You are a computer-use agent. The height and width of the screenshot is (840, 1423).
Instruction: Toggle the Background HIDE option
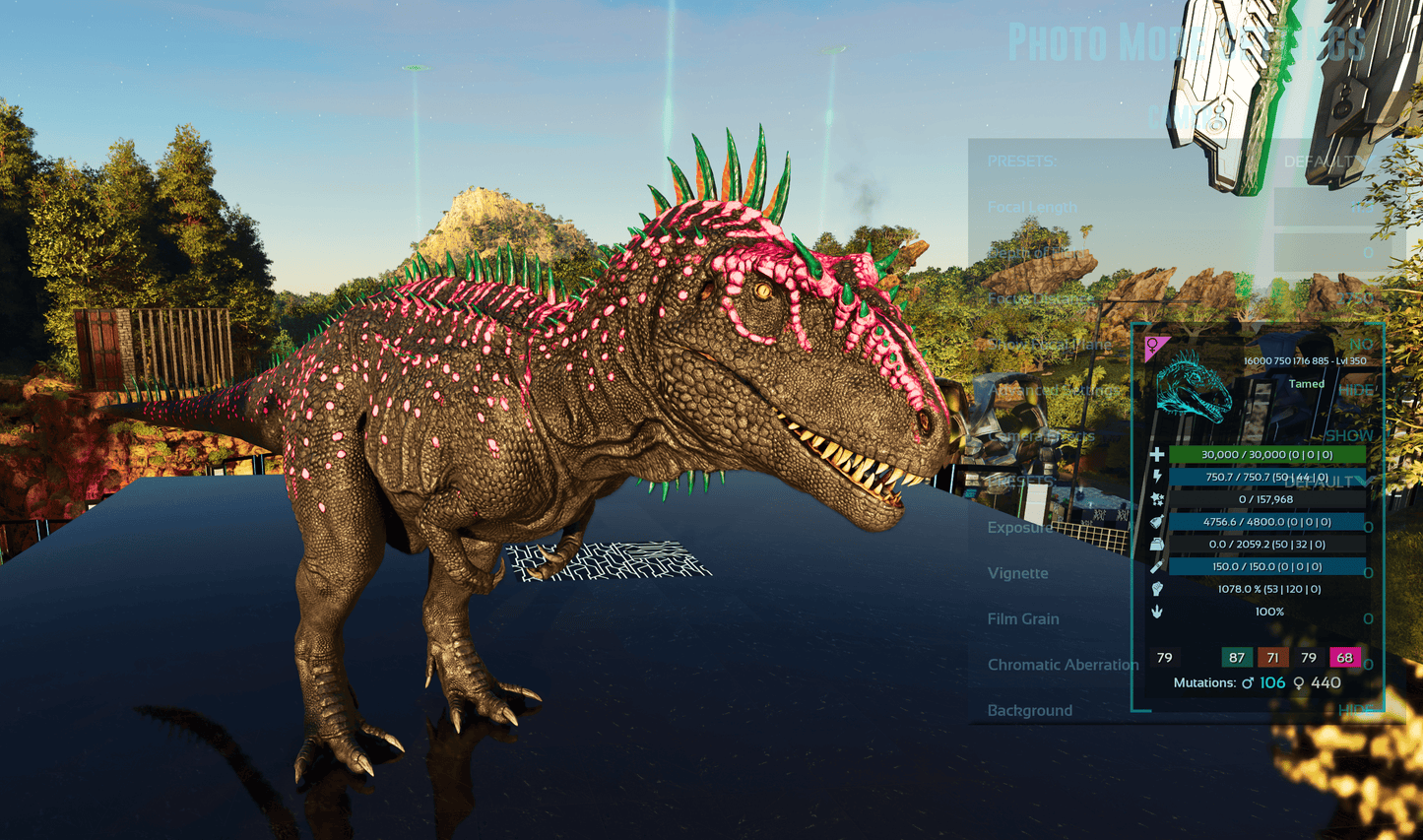(1356, 710)
